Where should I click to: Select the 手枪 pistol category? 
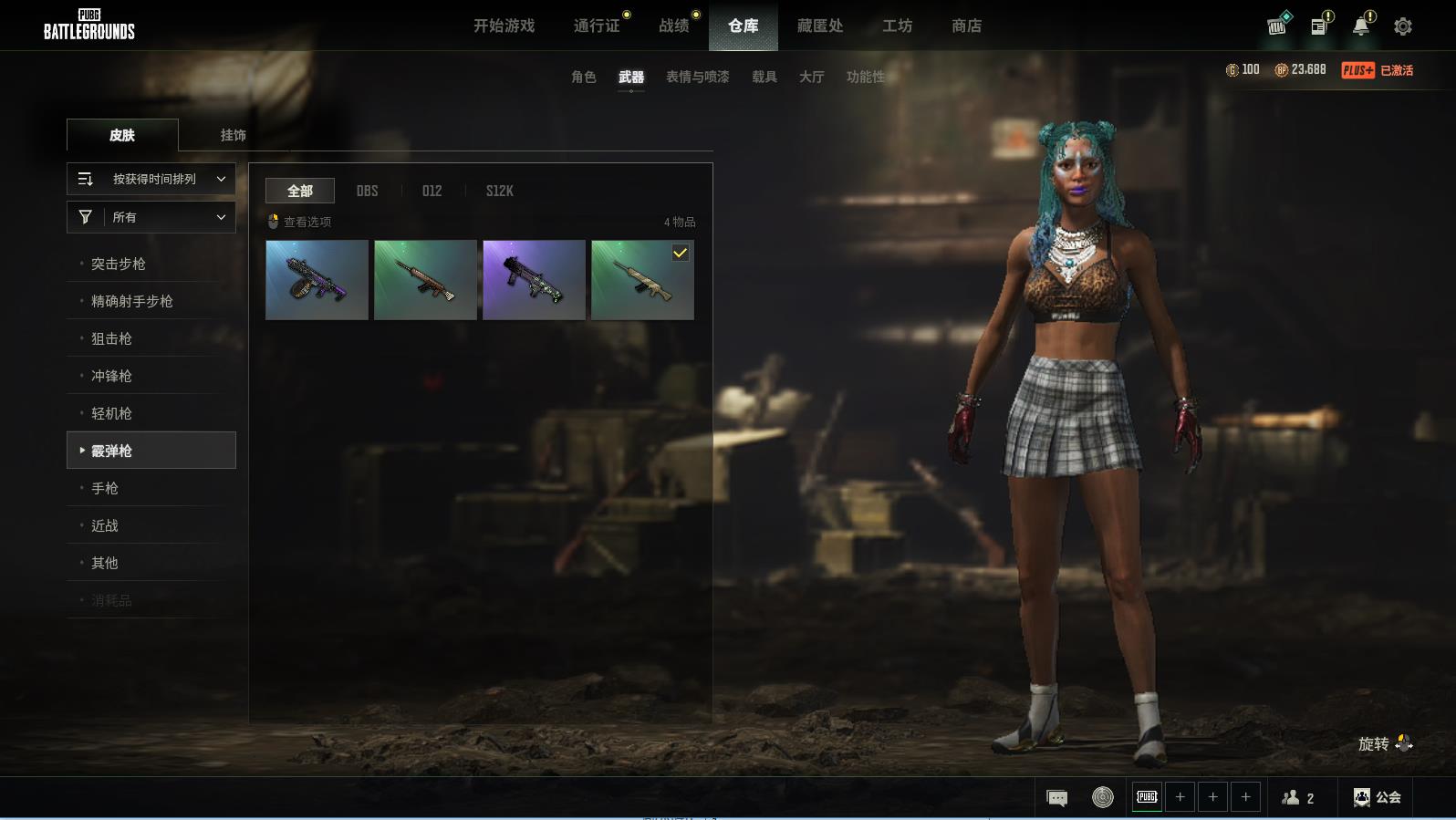105,488
